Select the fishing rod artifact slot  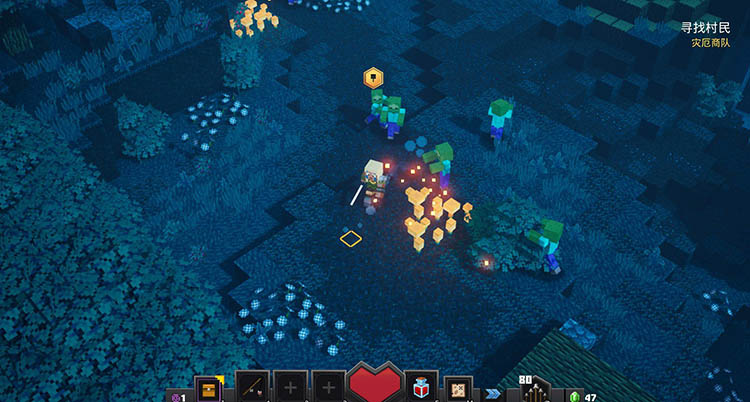click(x=251, y=388)
